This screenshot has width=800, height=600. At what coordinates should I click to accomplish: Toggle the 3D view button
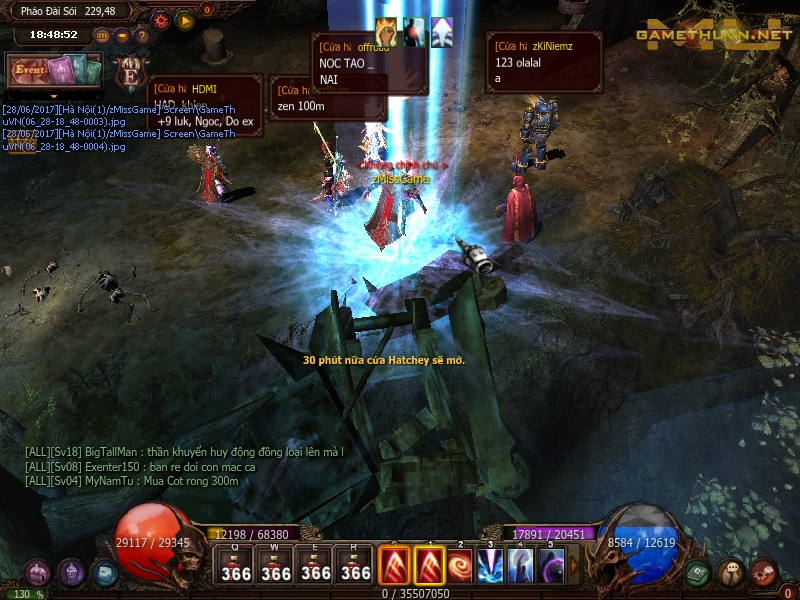click(x=102, y=35)
